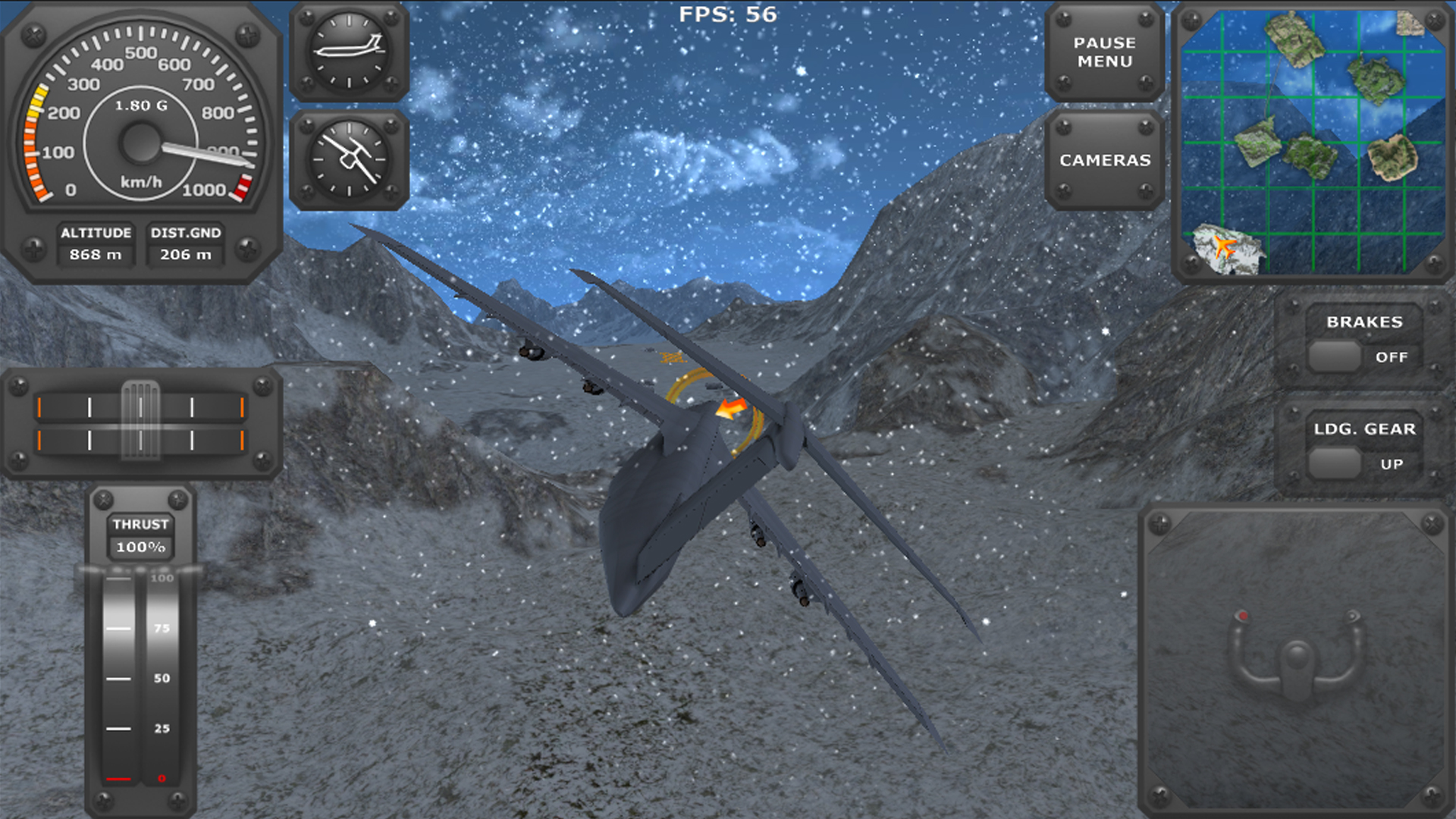Viewport: 1456px width, 819px height.
Task: Click the attitude indicator instrument
Action: tap(349, 52)
